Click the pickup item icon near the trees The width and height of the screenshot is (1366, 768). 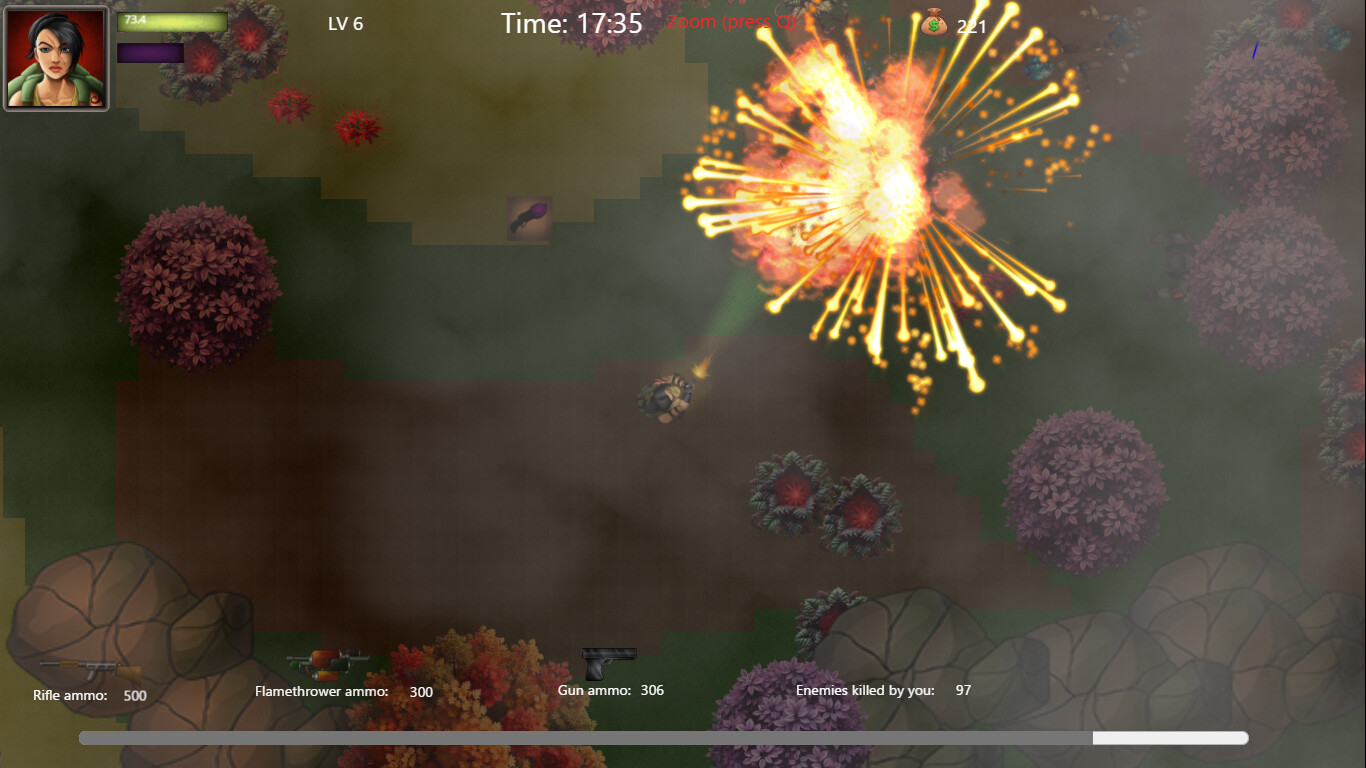click(x=527, y=219)
